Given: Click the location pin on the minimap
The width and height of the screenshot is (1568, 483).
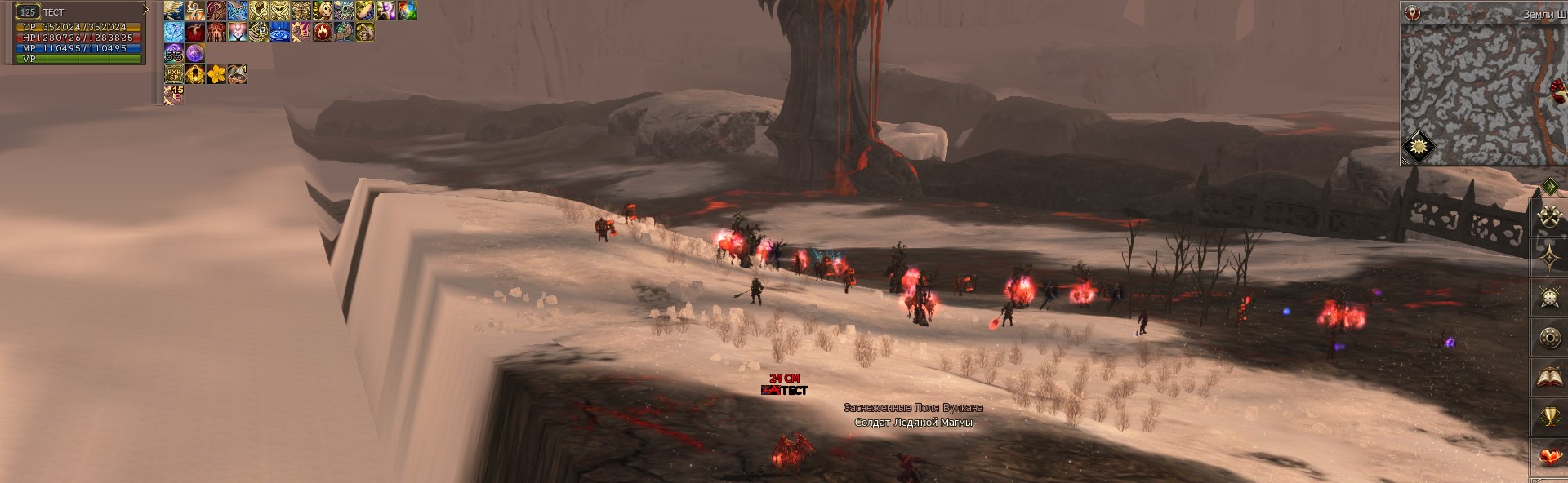Looking at the screenshot, I should [x=1414, y=13].
